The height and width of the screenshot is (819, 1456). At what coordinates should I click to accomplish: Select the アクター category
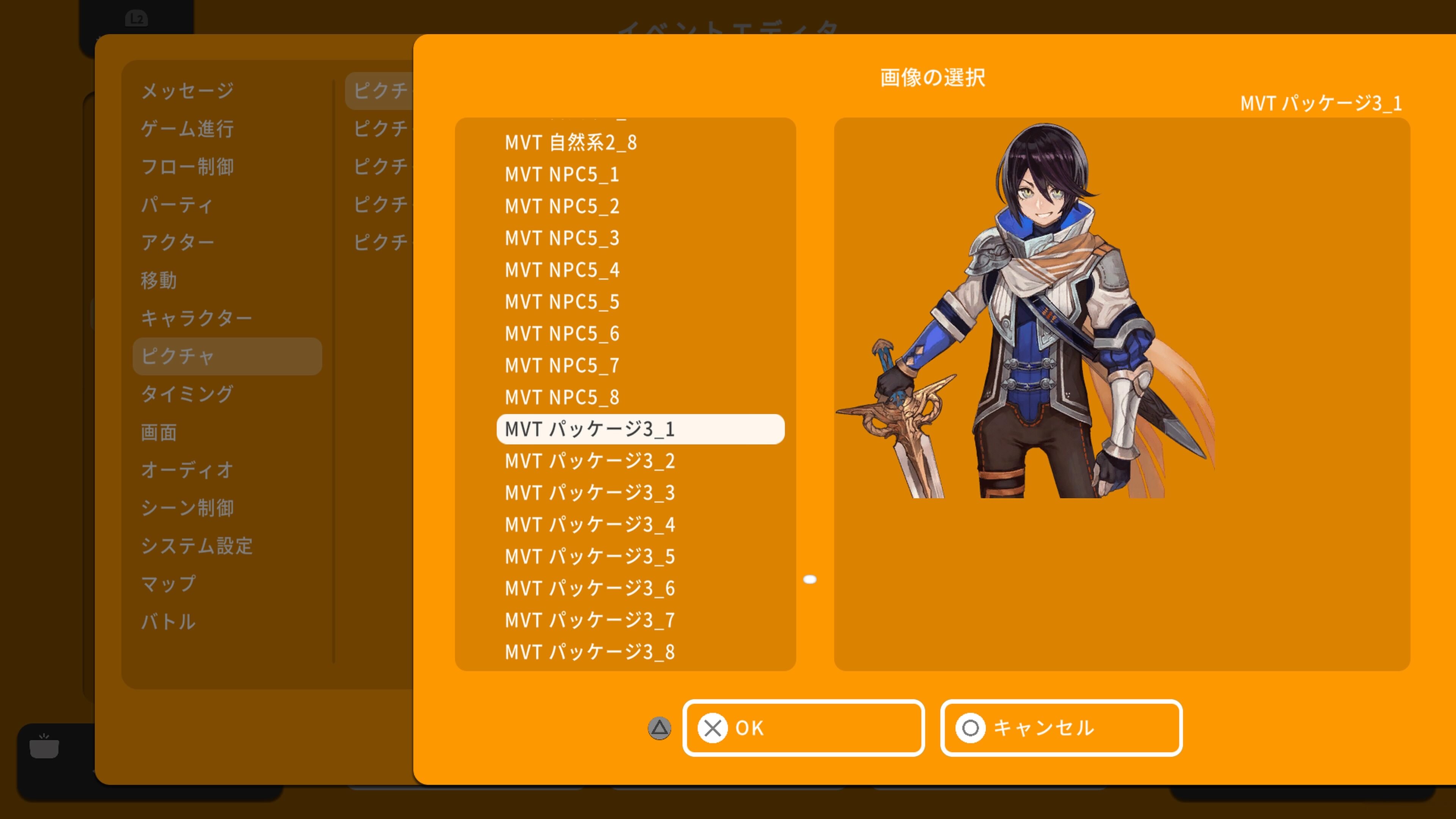click(179, 242)
